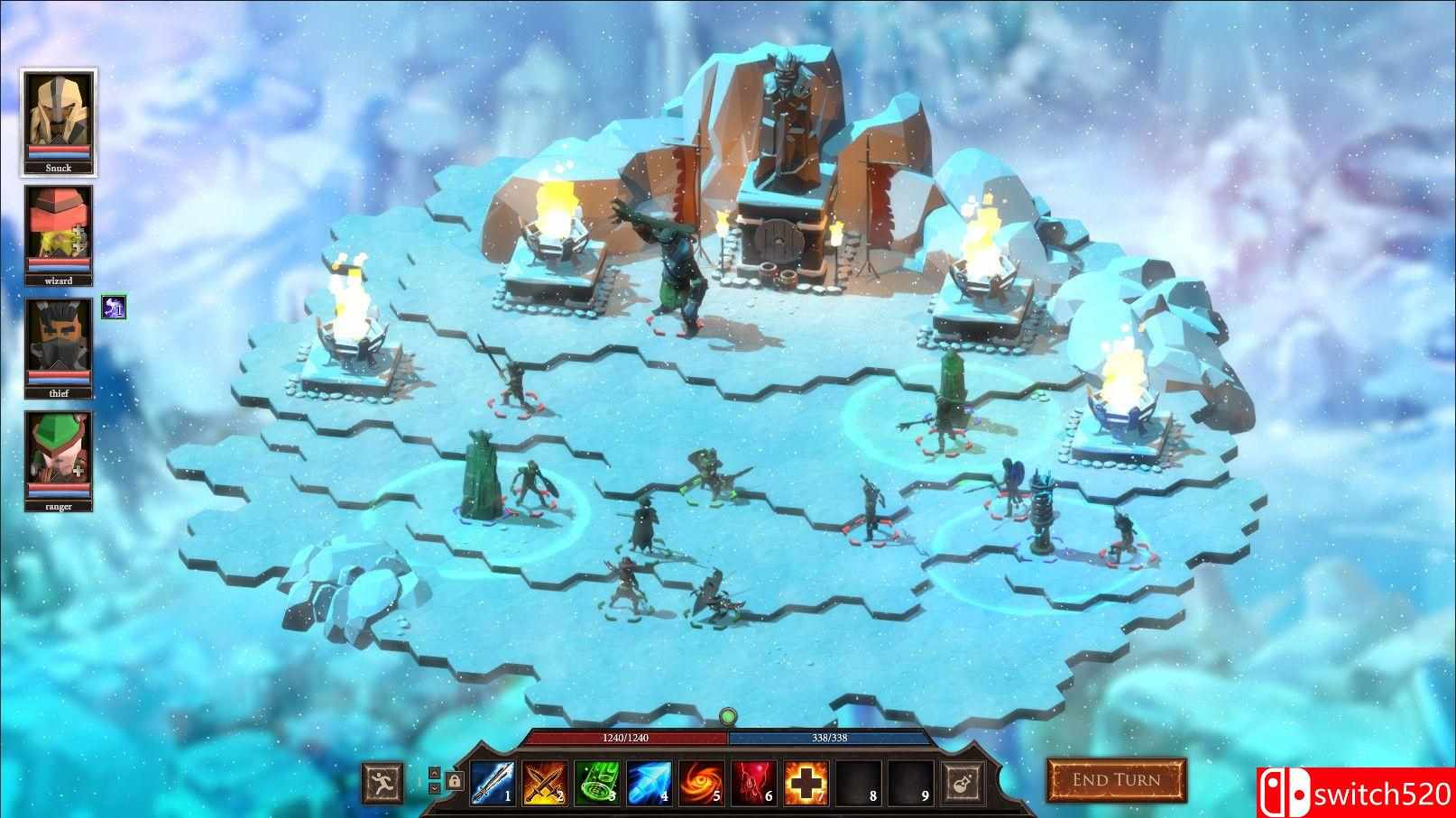Toggle the hotbar lock padlock icon
The height and width of the screenshot is (818, 1456).
point(456,781)
